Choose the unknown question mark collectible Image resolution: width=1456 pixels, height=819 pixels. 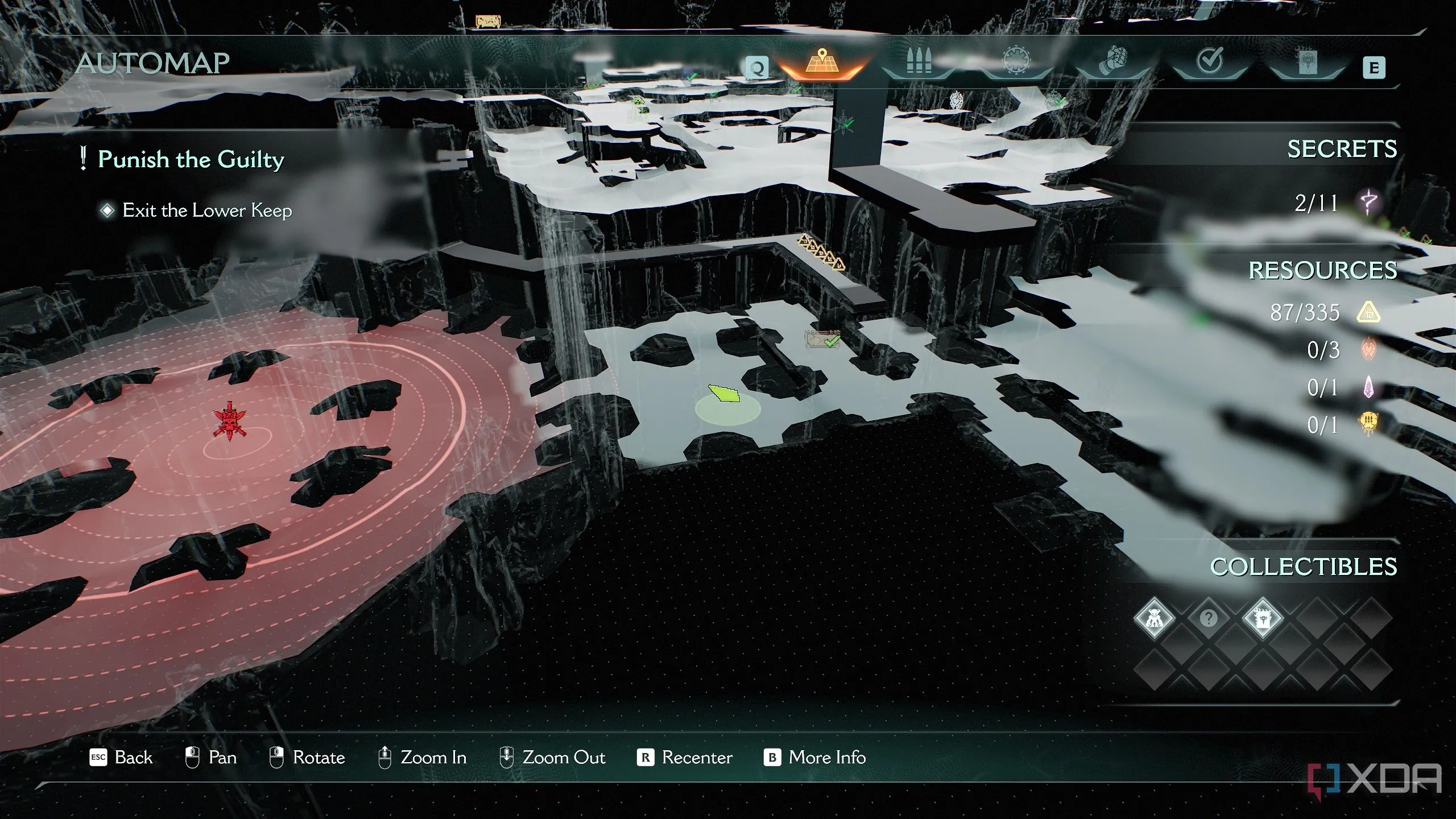1209,618
